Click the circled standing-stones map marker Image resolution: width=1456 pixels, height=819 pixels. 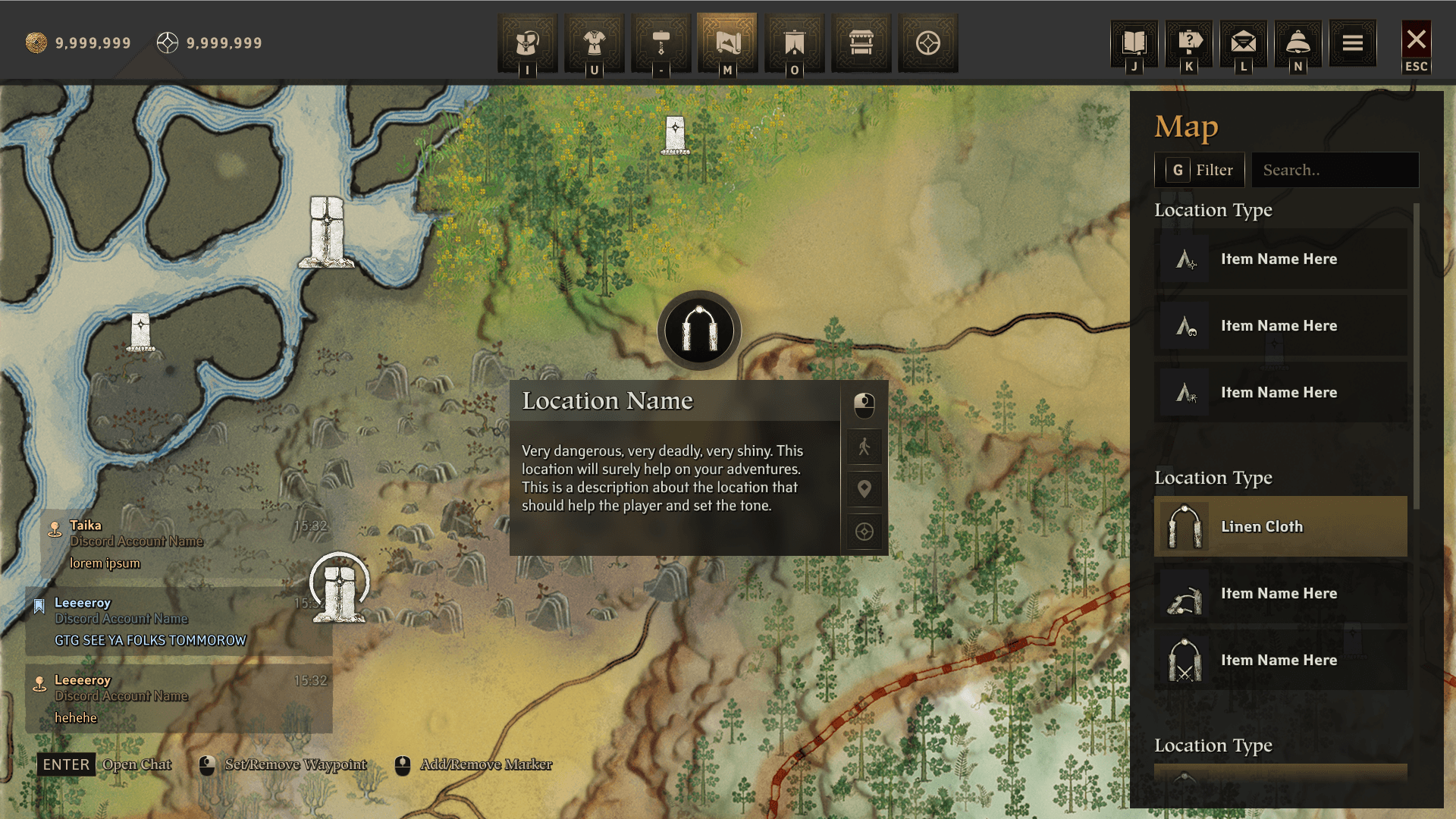tap(339, 586)
